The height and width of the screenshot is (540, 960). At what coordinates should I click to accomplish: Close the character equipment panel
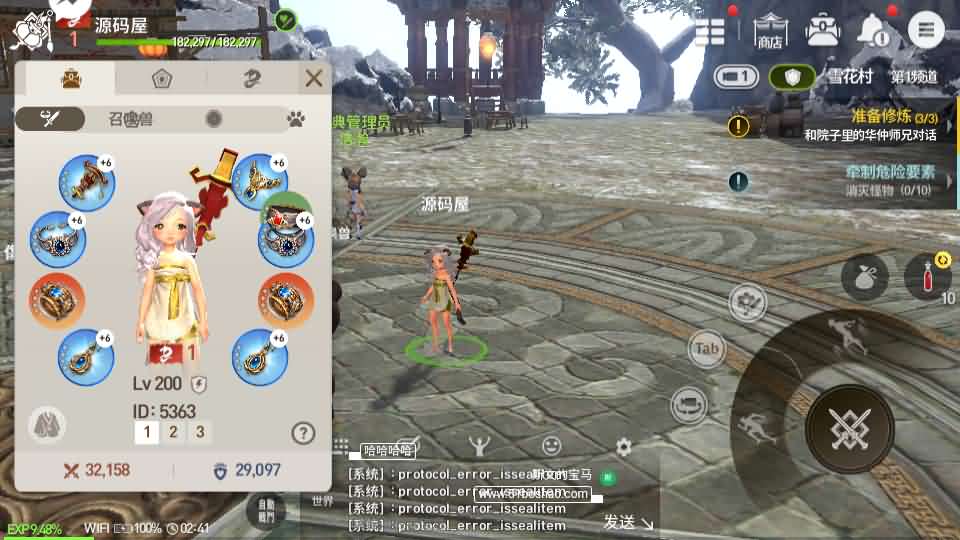coord(314,78)
